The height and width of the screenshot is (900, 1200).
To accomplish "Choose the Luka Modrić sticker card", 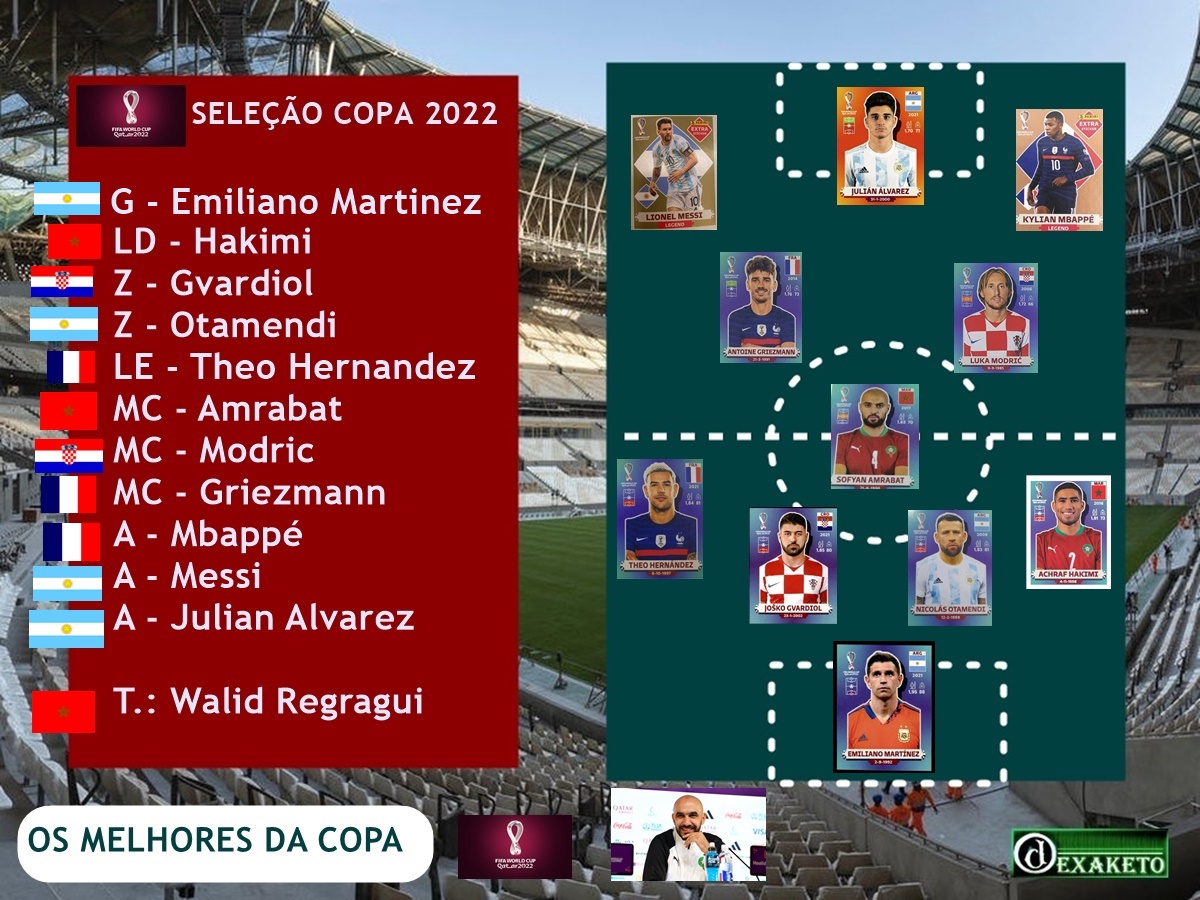I will tap(995, 317).
